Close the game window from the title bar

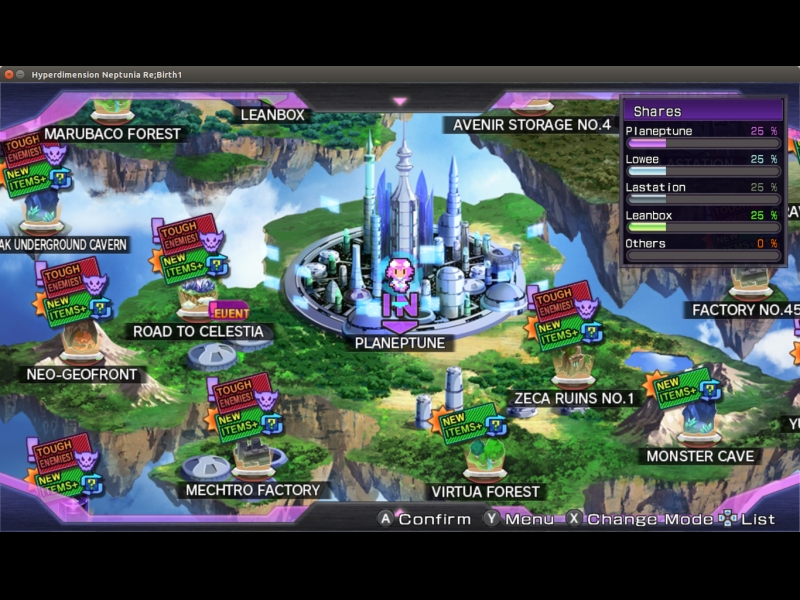9,75
